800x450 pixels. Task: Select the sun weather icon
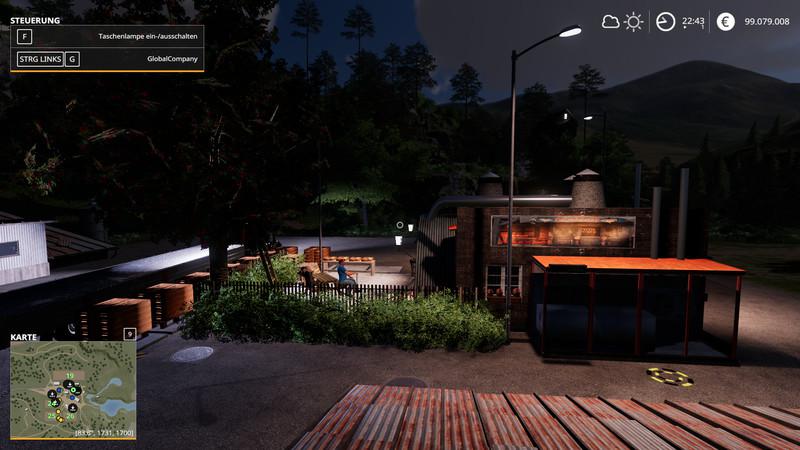click(x=633, y=21)
